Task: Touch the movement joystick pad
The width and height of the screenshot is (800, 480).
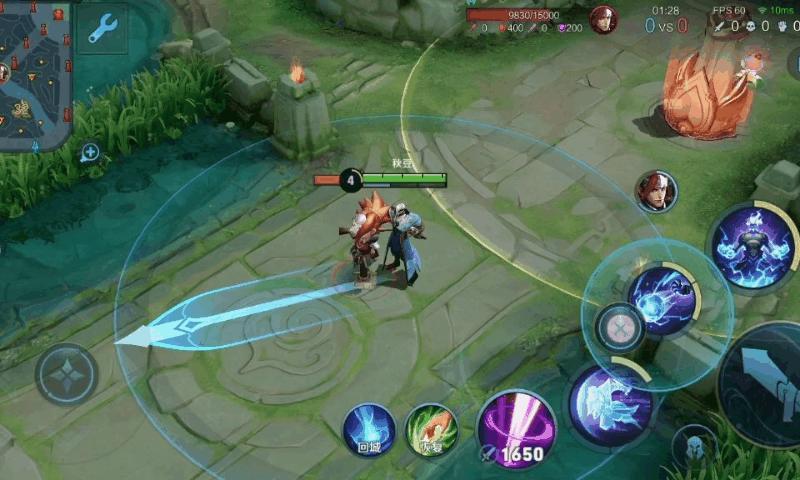Action: (67, 374)
